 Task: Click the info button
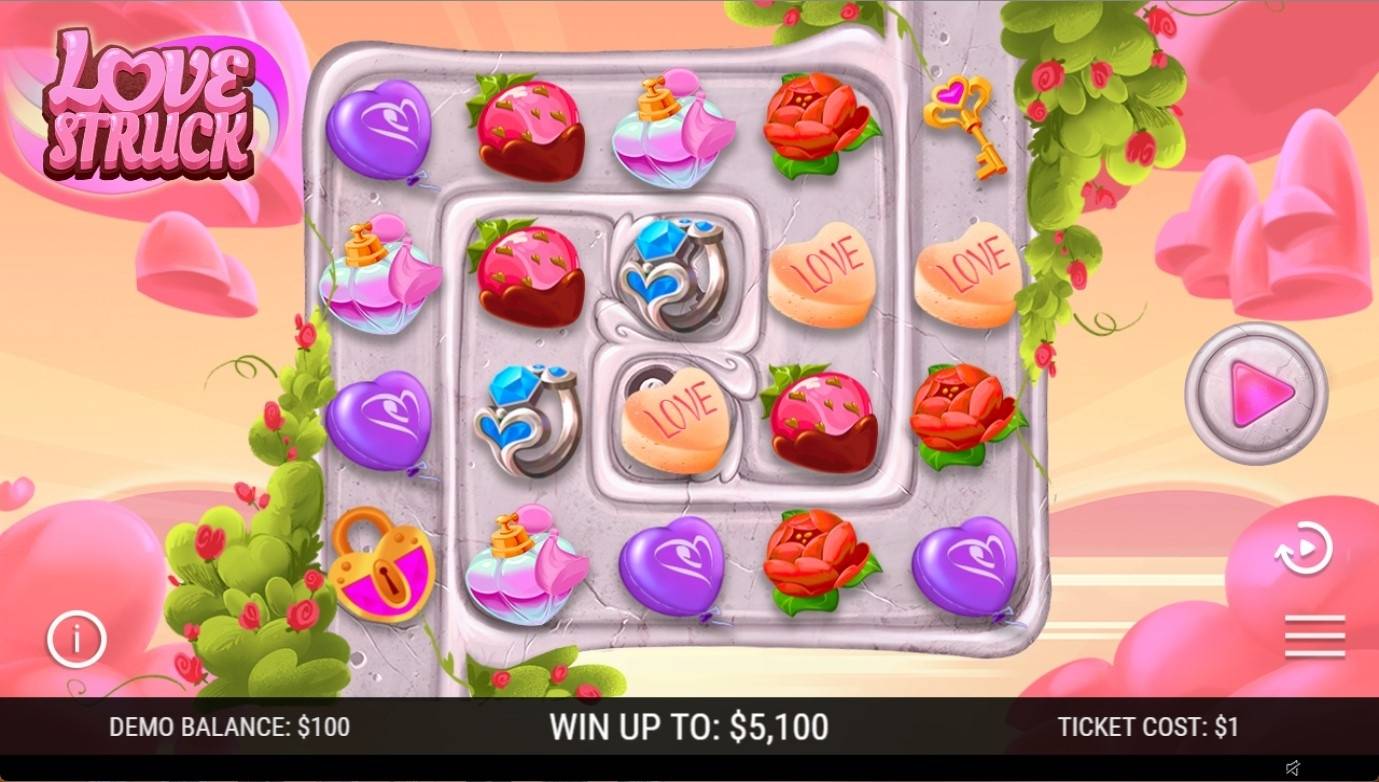click(75, 639)
